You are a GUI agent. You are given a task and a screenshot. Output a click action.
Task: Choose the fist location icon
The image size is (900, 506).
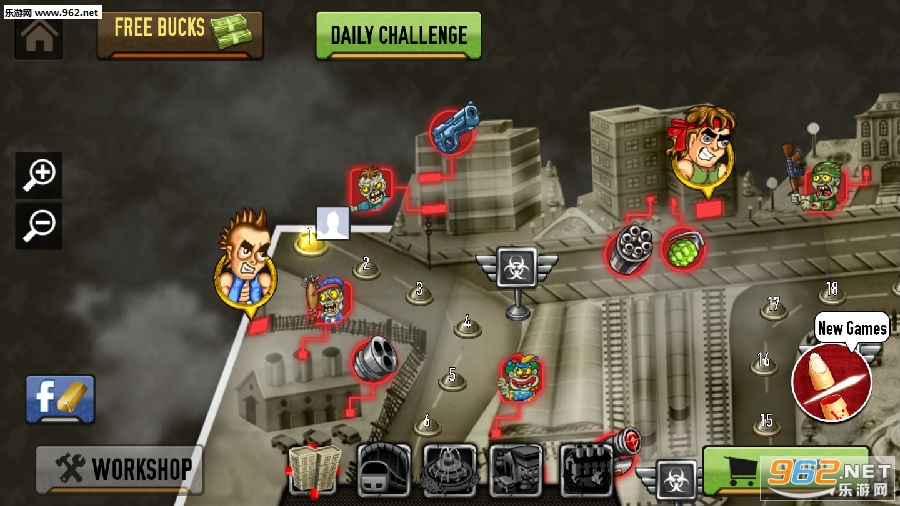(x=586, y=469)
